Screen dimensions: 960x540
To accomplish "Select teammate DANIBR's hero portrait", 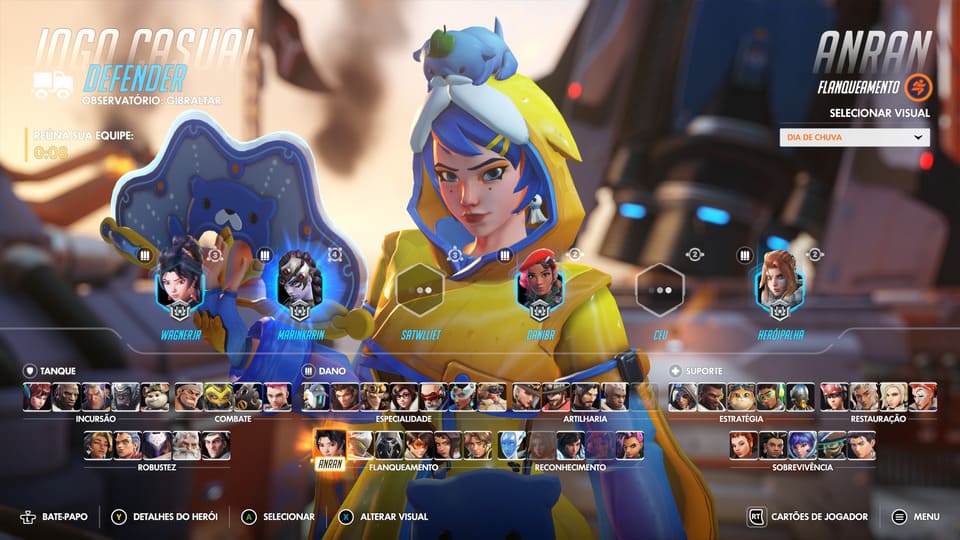I will point(540,284).
